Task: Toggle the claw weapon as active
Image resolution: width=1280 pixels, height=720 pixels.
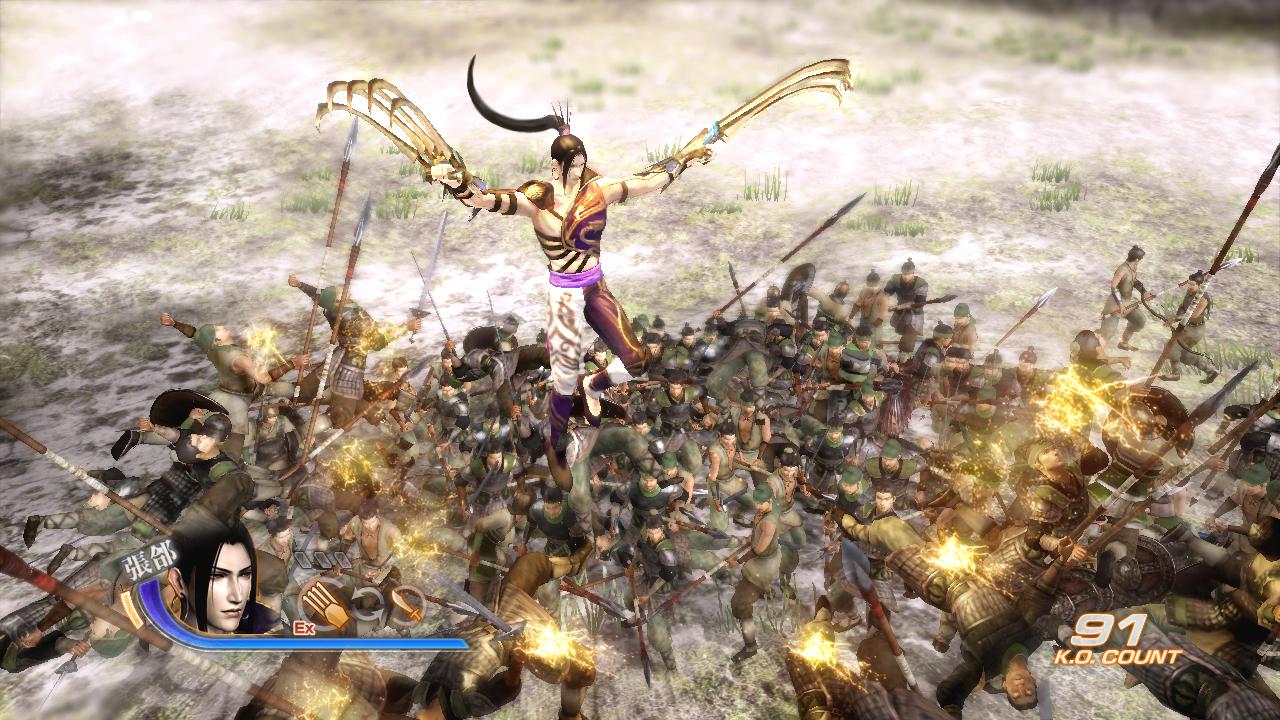Action: pos(322,603)
